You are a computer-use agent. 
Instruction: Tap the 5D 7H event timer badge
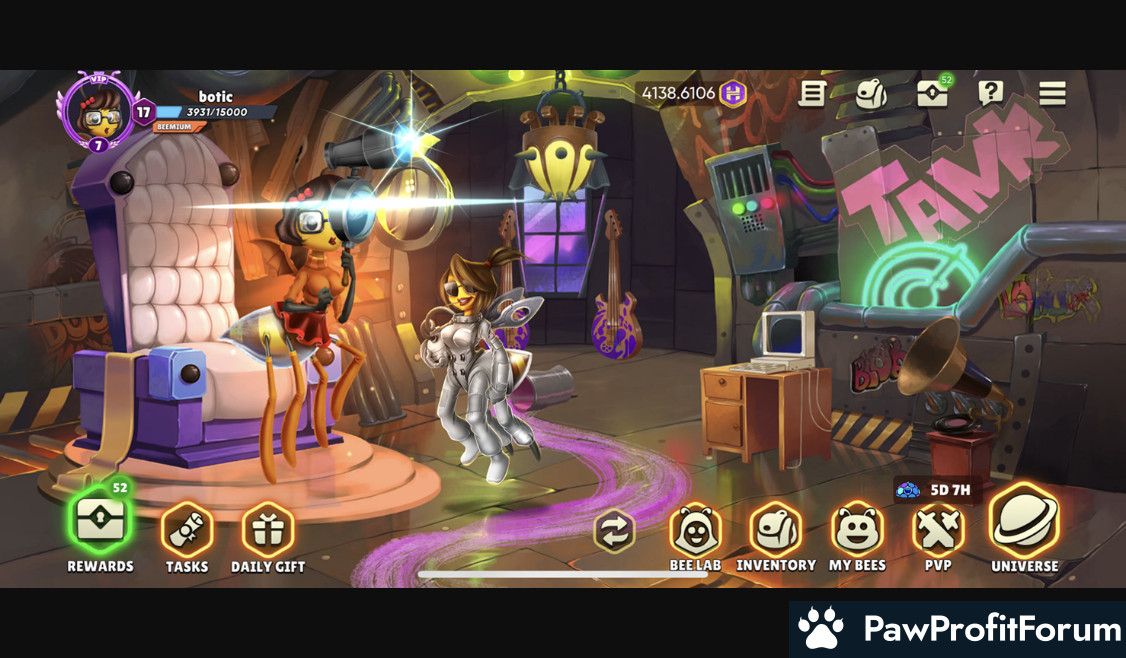937,491
